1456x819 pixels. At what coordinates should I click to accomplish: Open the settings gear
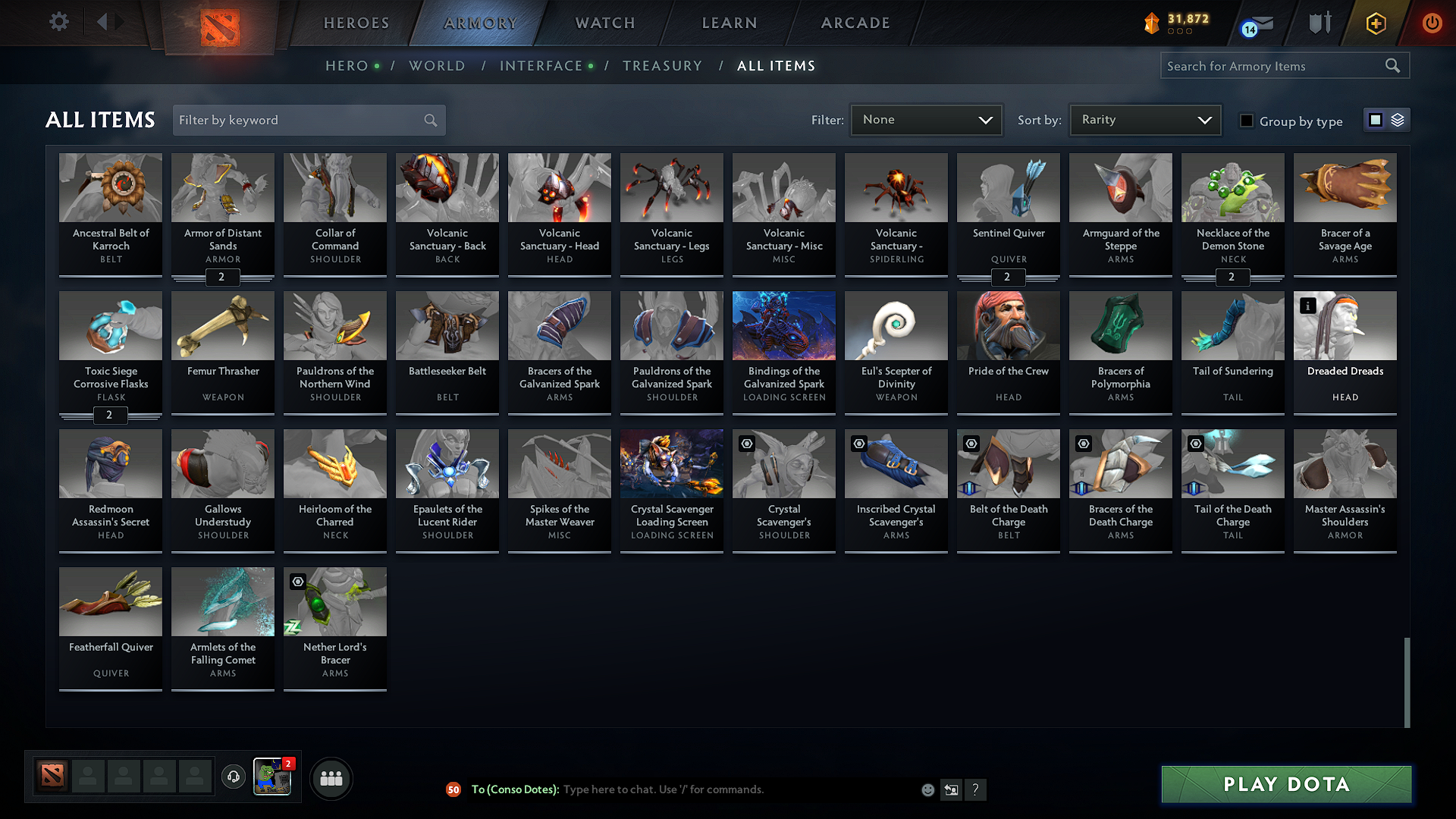58,22
